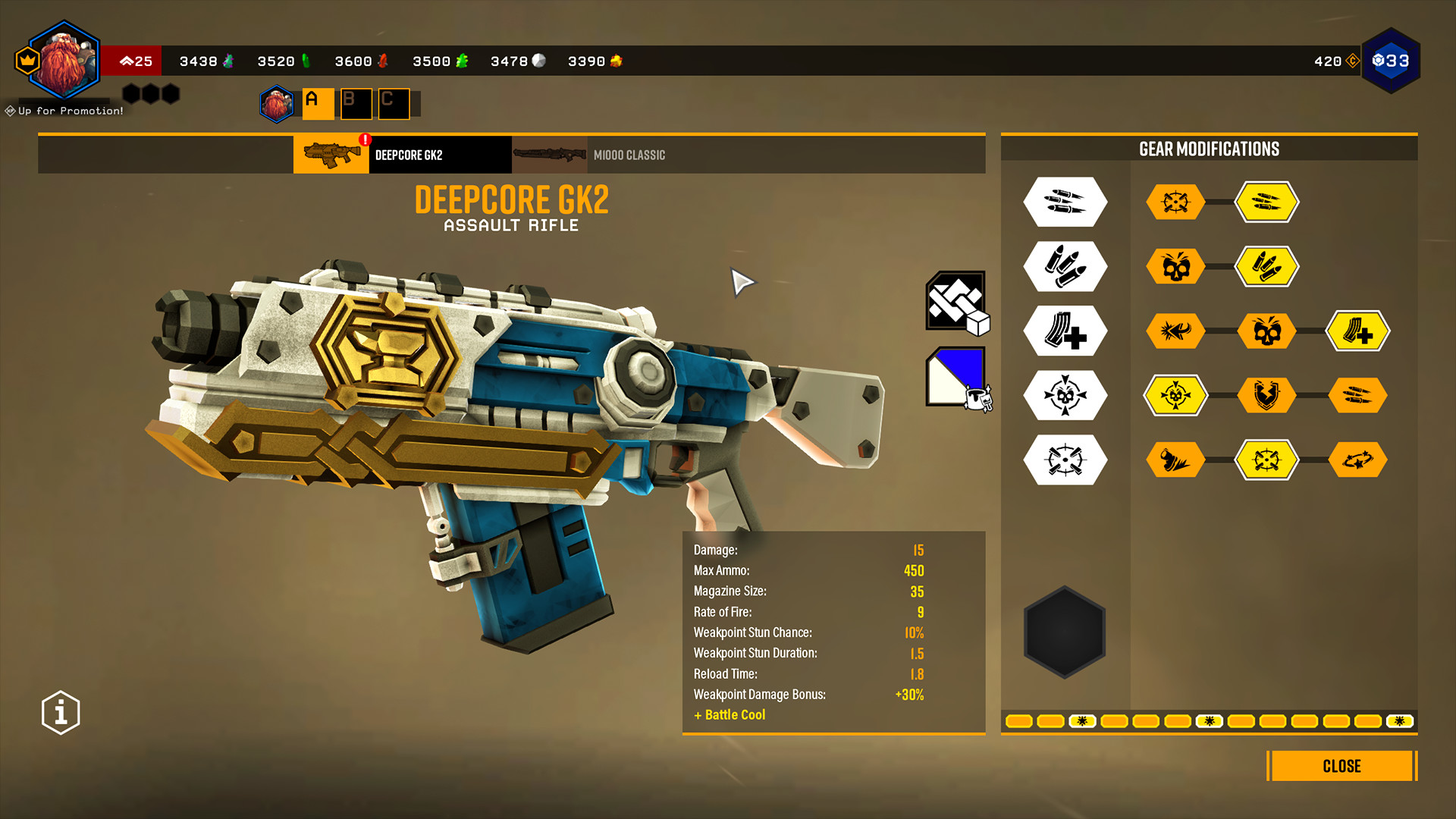Select the skull crosshair weakpoint tier icon
The width and height of the screenshot is (1456, 819).
click(x=1065, y=395)
